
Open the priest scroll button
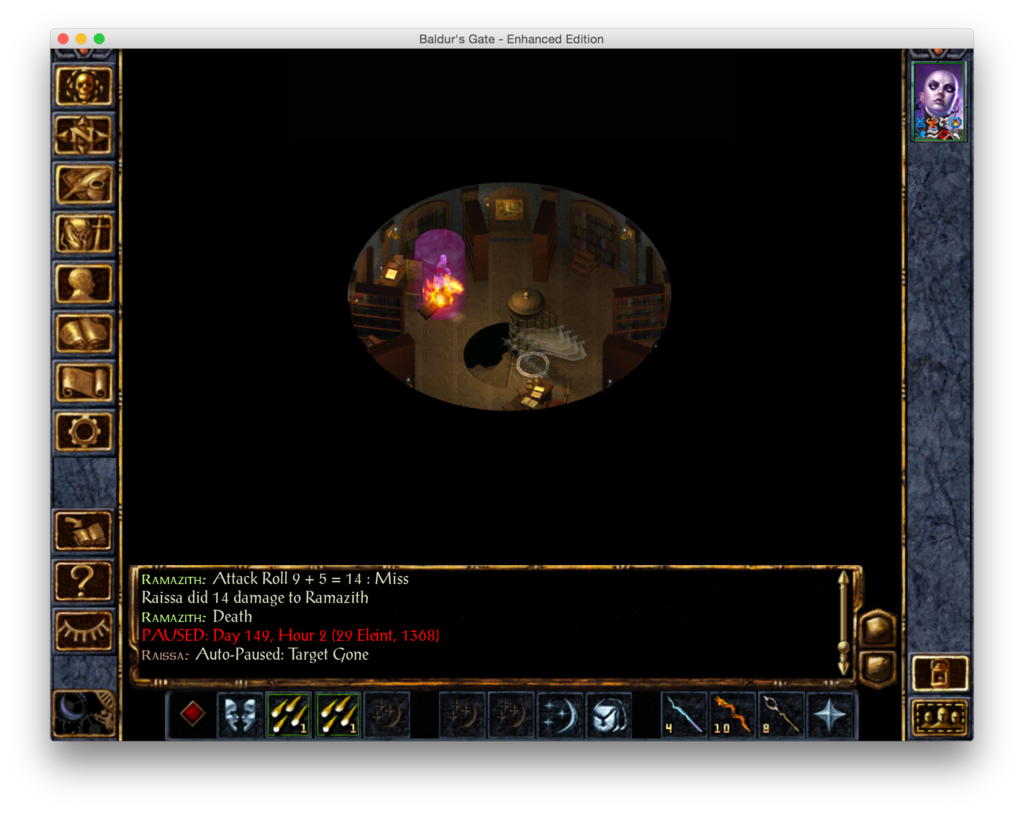[x=84, y=382]
